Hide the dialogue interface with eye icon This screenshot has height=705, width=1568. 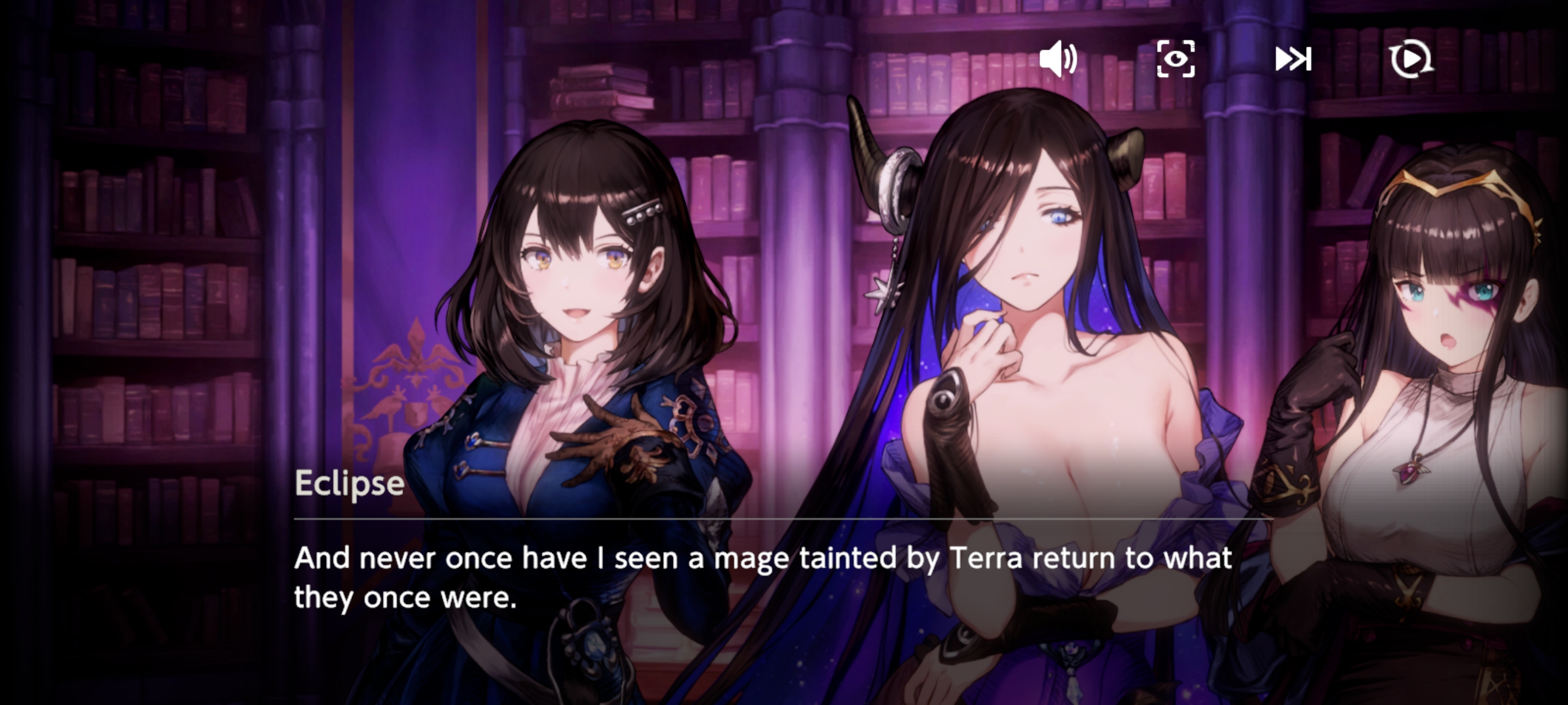(x=1175, y=60)
